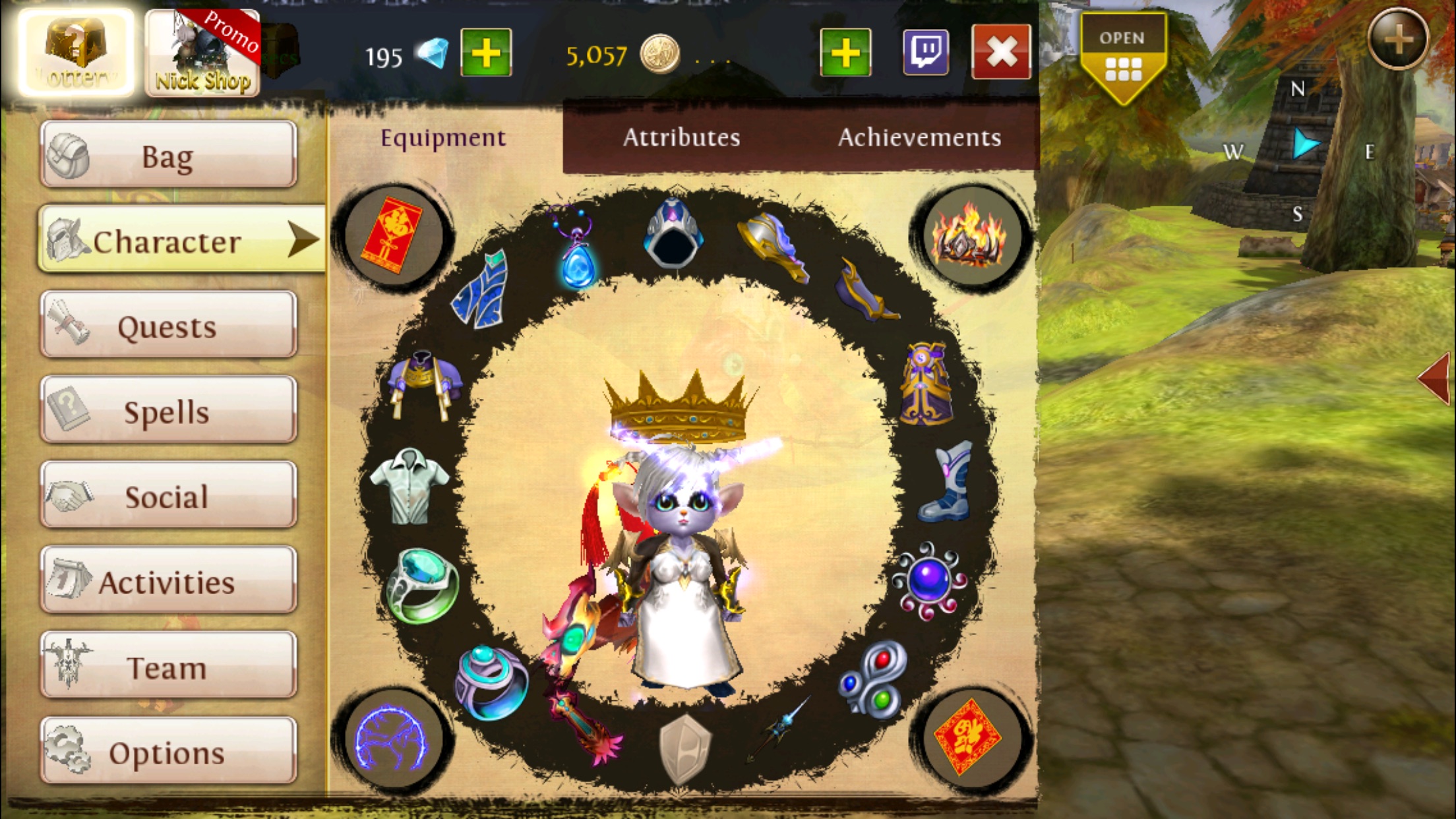The height and width of the screenshot is (819, 1456).
Task: Open the Lottery chest
Action: 76,53
